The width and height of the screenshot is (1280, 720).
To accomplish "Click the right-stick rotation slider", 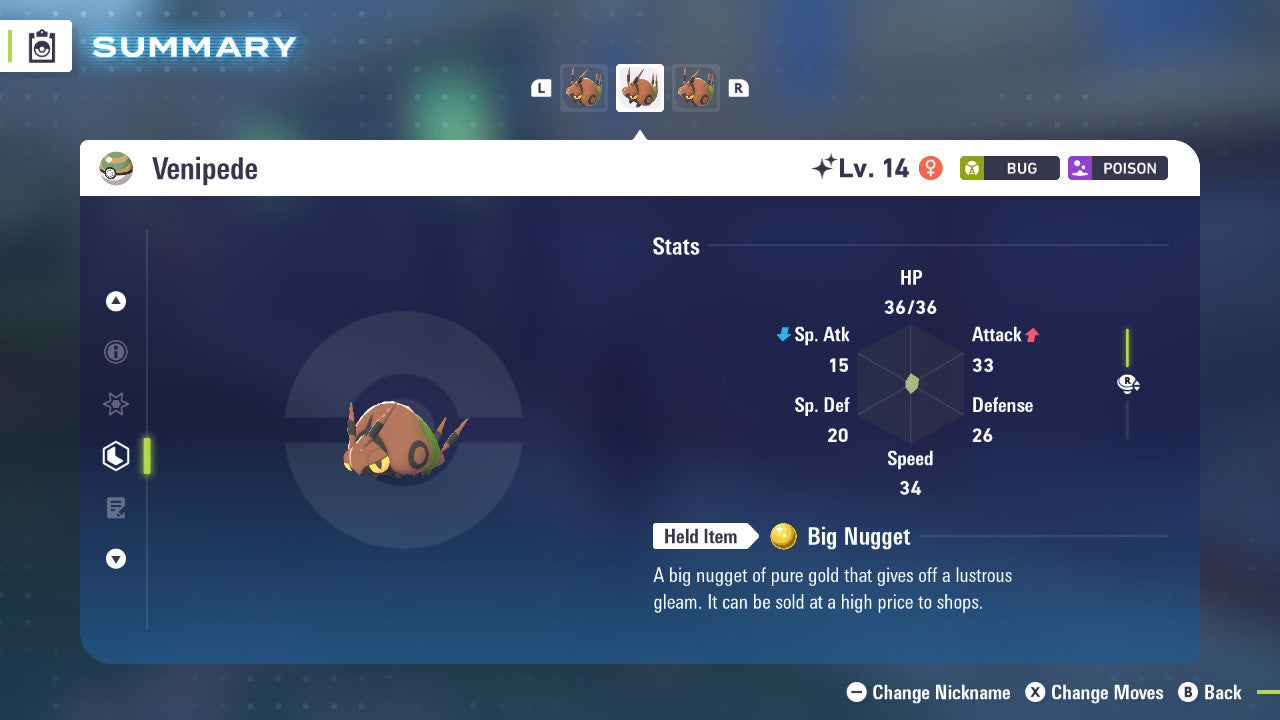I will pyautogui.click(x=1127, y=383).
